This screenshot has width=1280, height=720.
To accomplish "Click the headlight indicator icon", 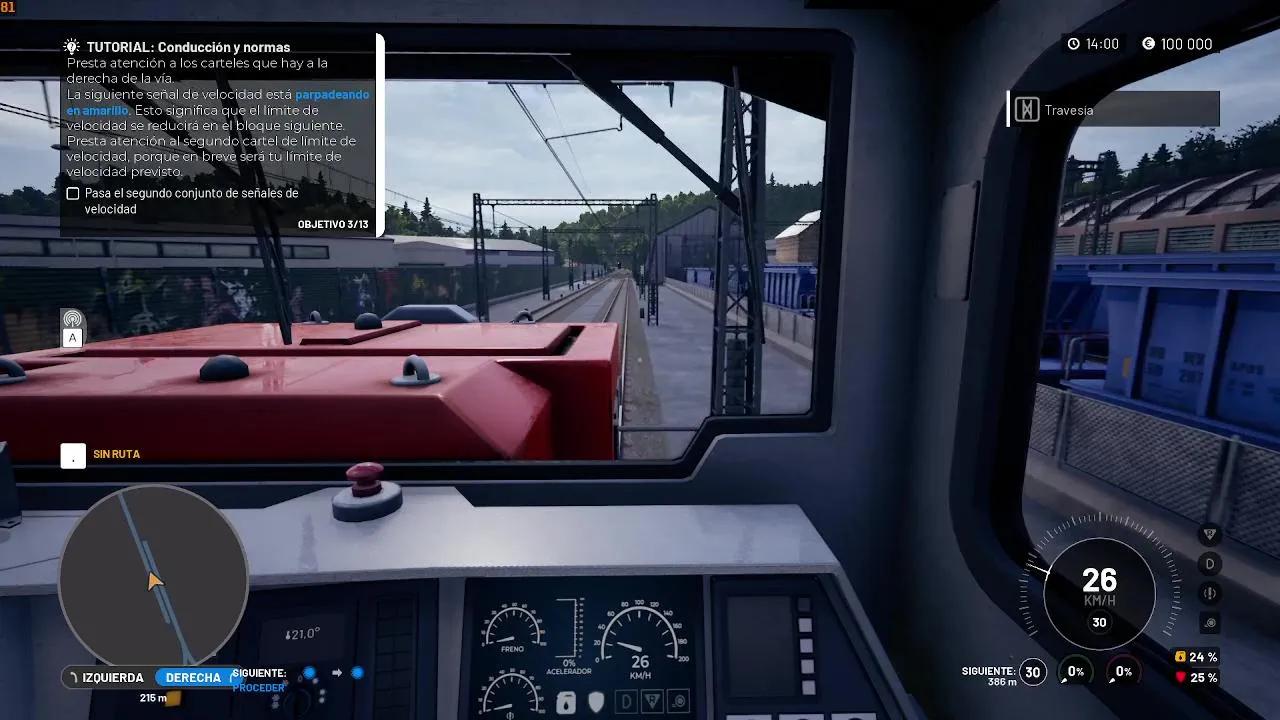I will pos(1210,622).
